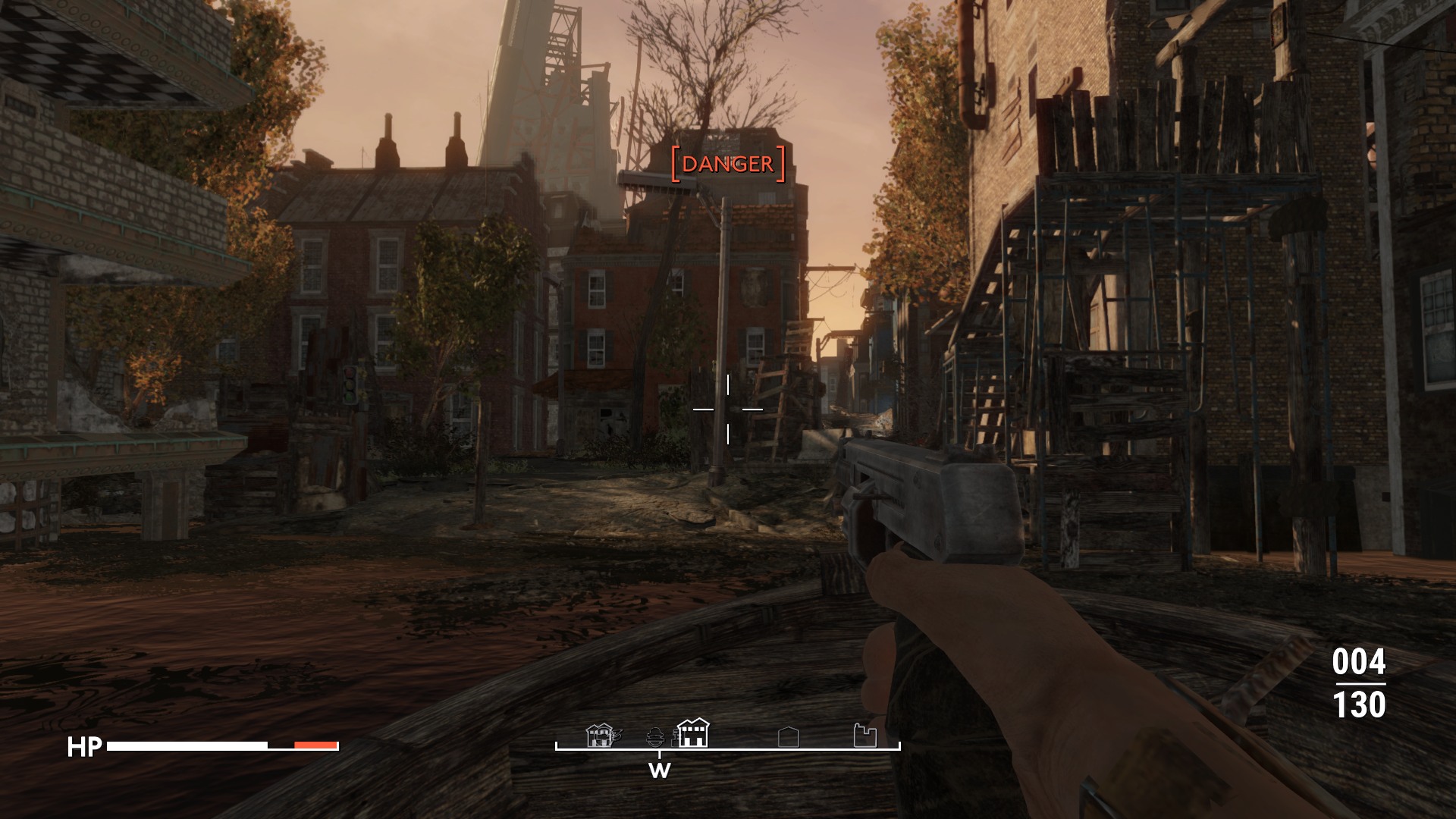Viewport: 1456px width, 819px height.
Task: Click the bright townhouse marker on the compass
Action: pos(692,733)
